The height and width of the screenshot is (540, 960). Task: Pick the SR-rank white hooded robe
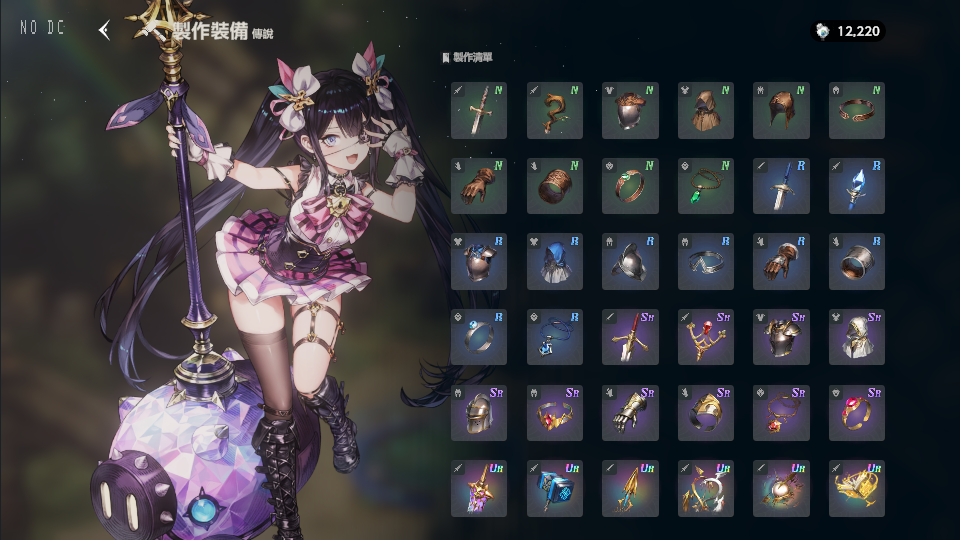[857, 337]
